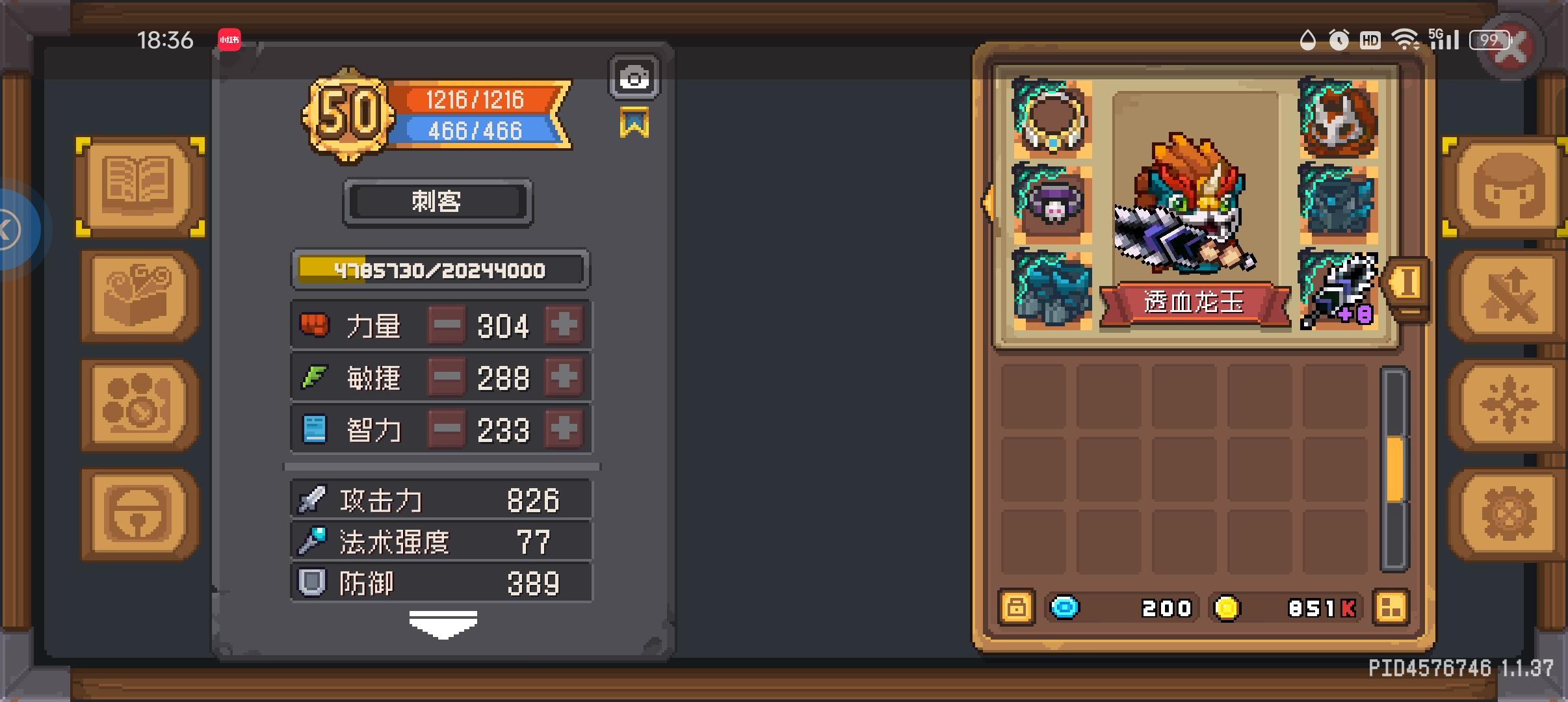The height and width of the screenshot is (702, 1568).
Task: Decrease 敏捷 with the minus stepper
Action: pyautogui.click(x=446, y=377)
